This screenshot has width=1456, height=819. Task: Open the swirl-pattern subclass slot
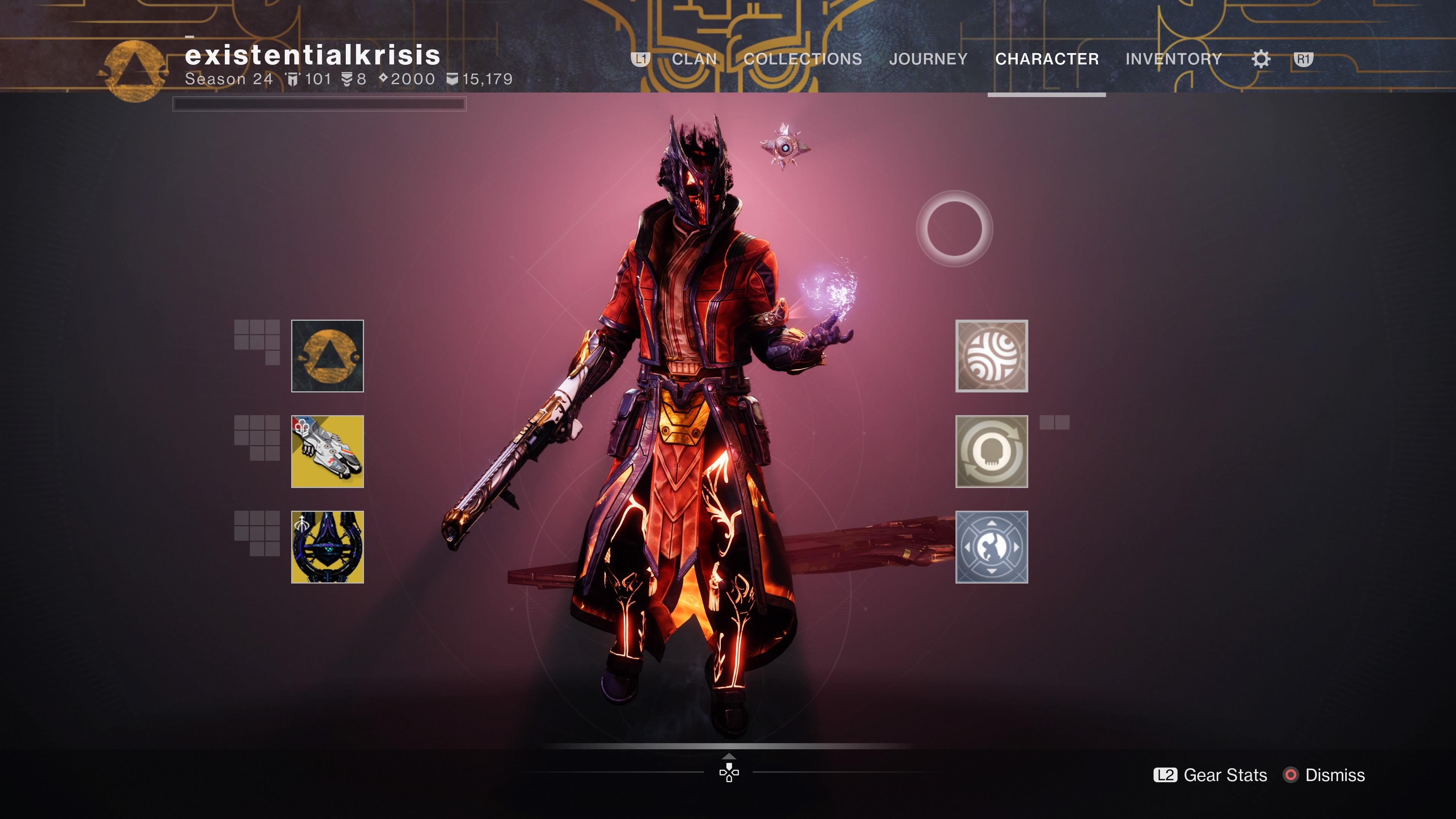(x=992, y=356)
